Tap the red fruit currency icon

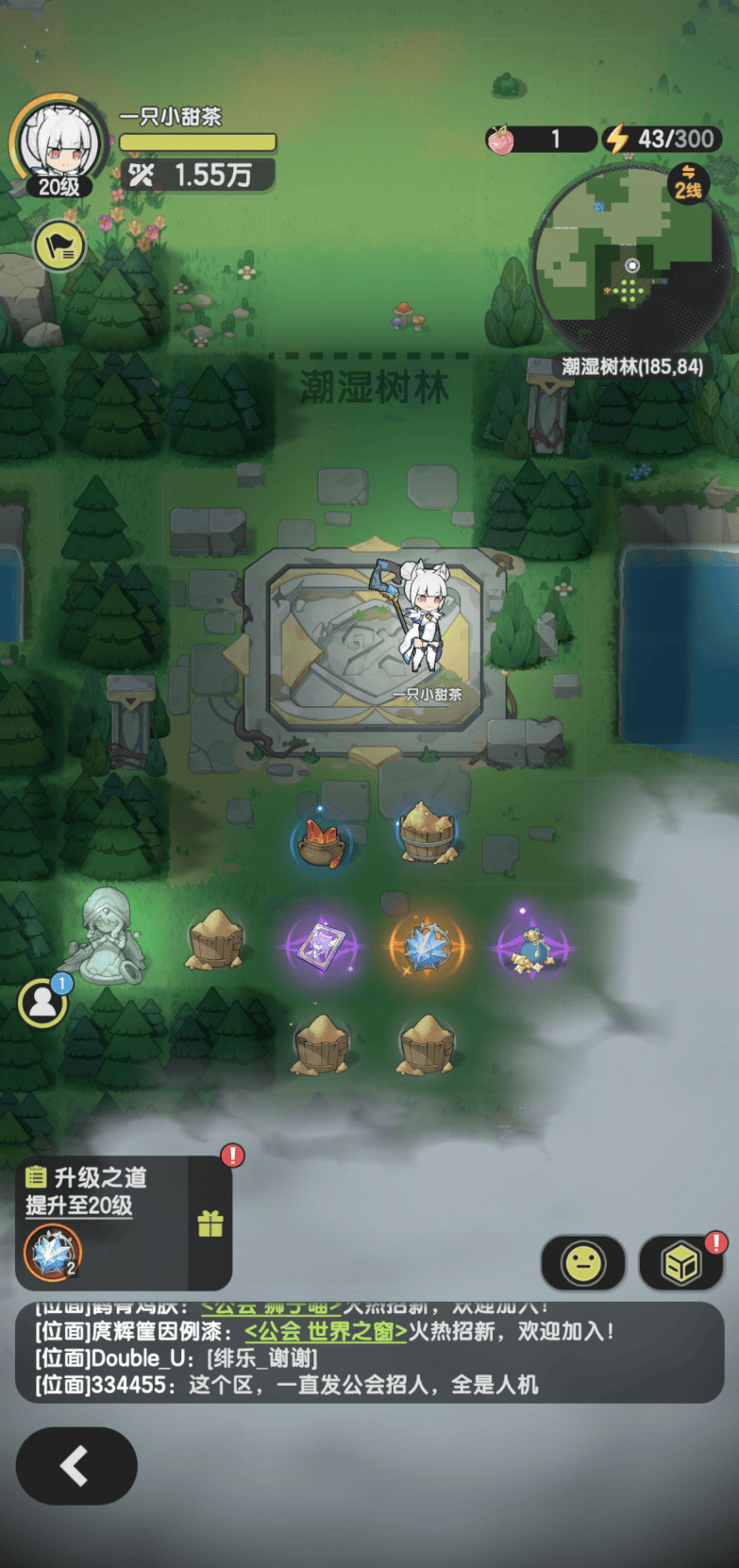coord(500,140)
